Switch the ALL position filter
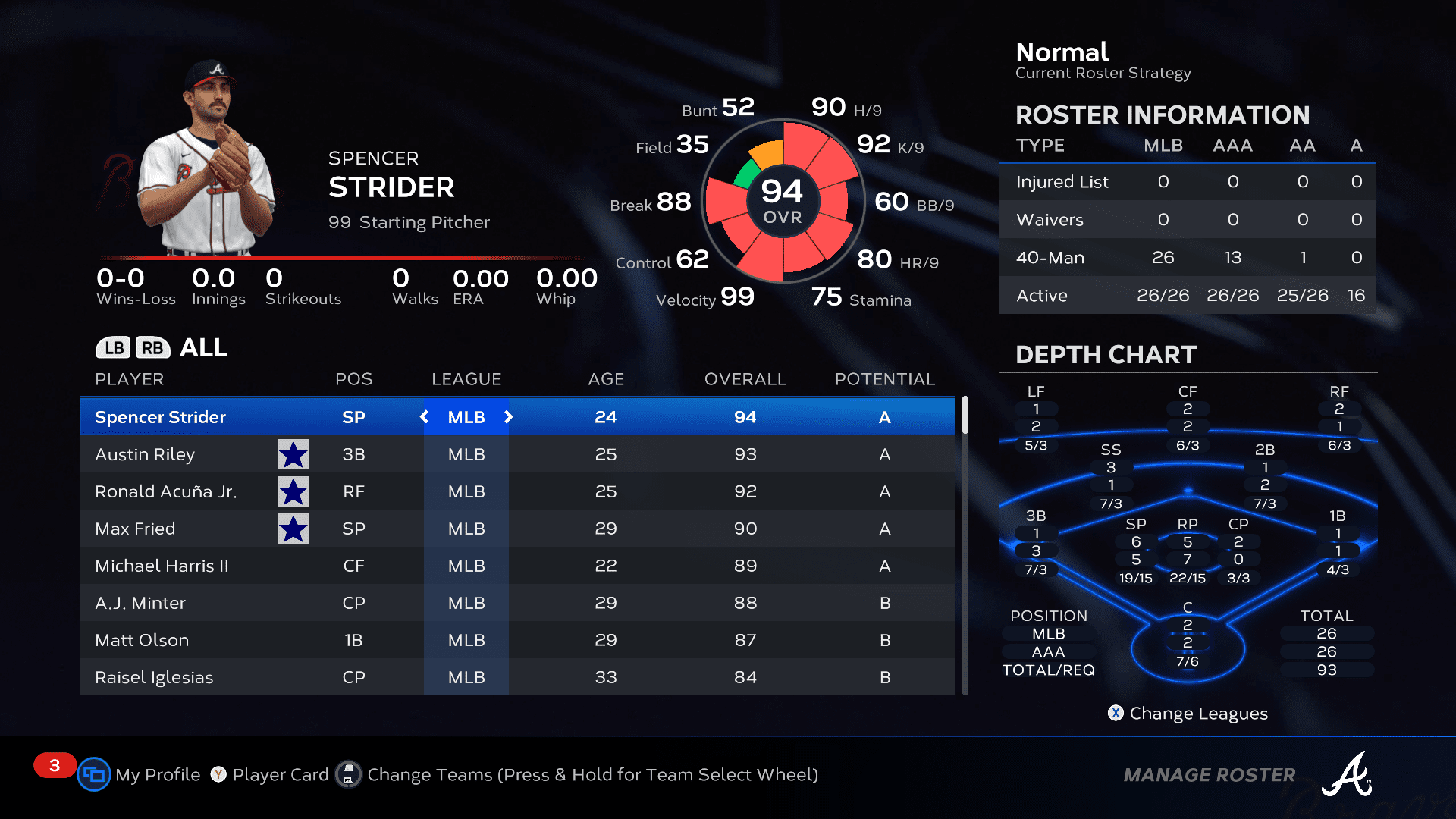 click(x=203, y=347)
